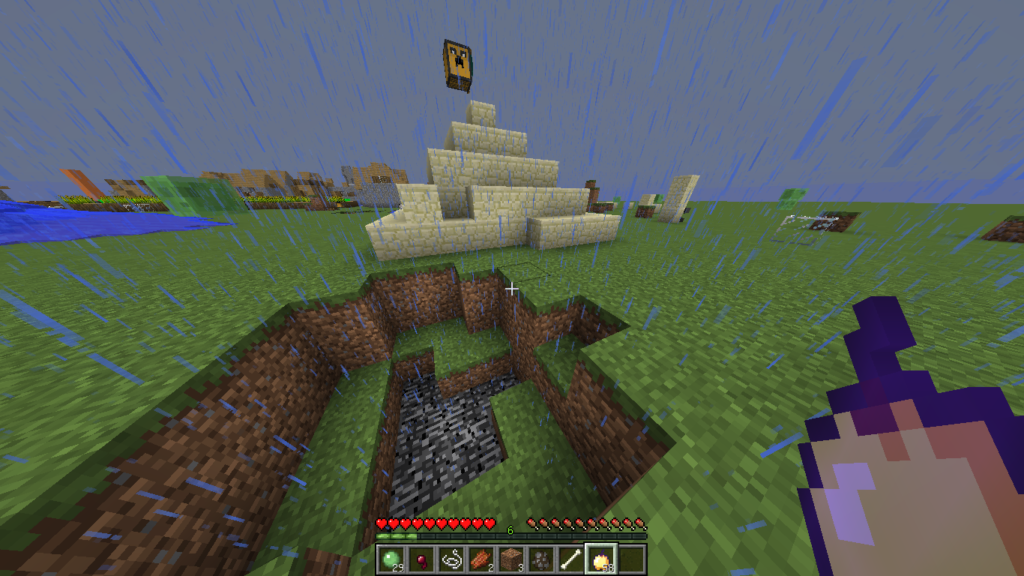1024x576 pixels.
Task: Select the bone in the hotbar
Action: (x=571, y=559)
